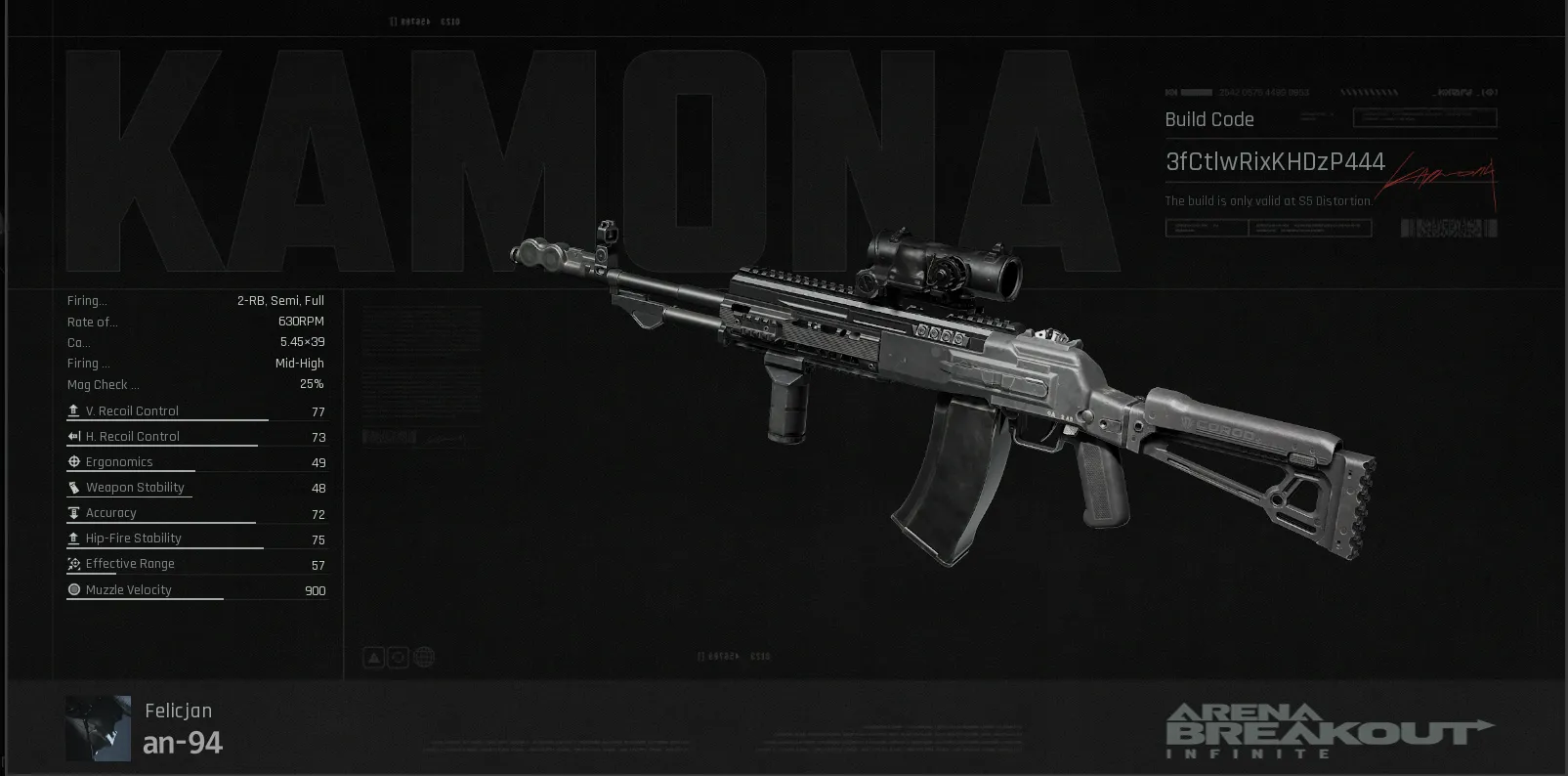
Task: Select the V. Recoil Control stat icon
Action: (73, 410)
